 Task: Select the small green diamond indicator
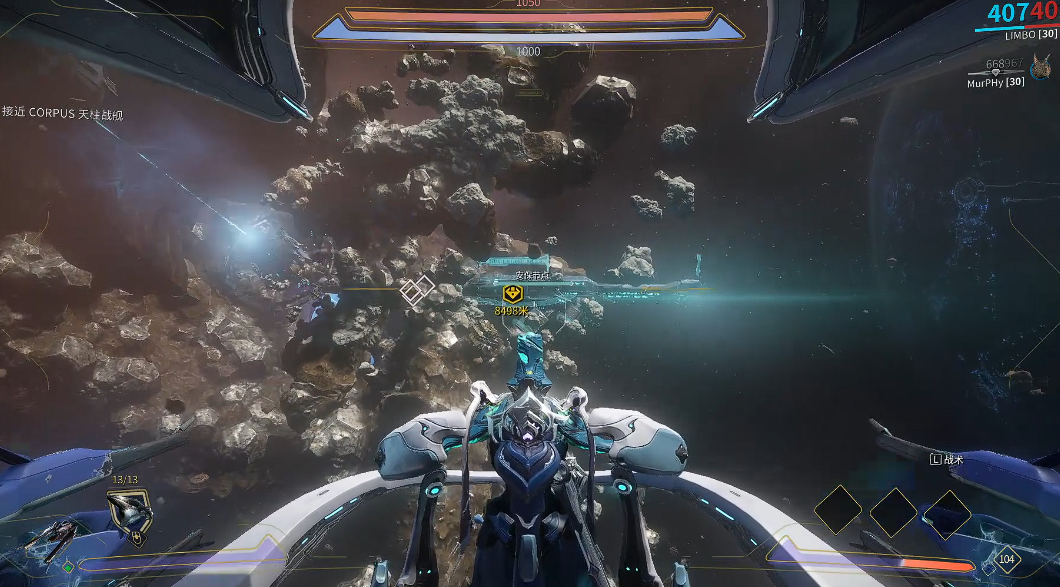point(68,567)
